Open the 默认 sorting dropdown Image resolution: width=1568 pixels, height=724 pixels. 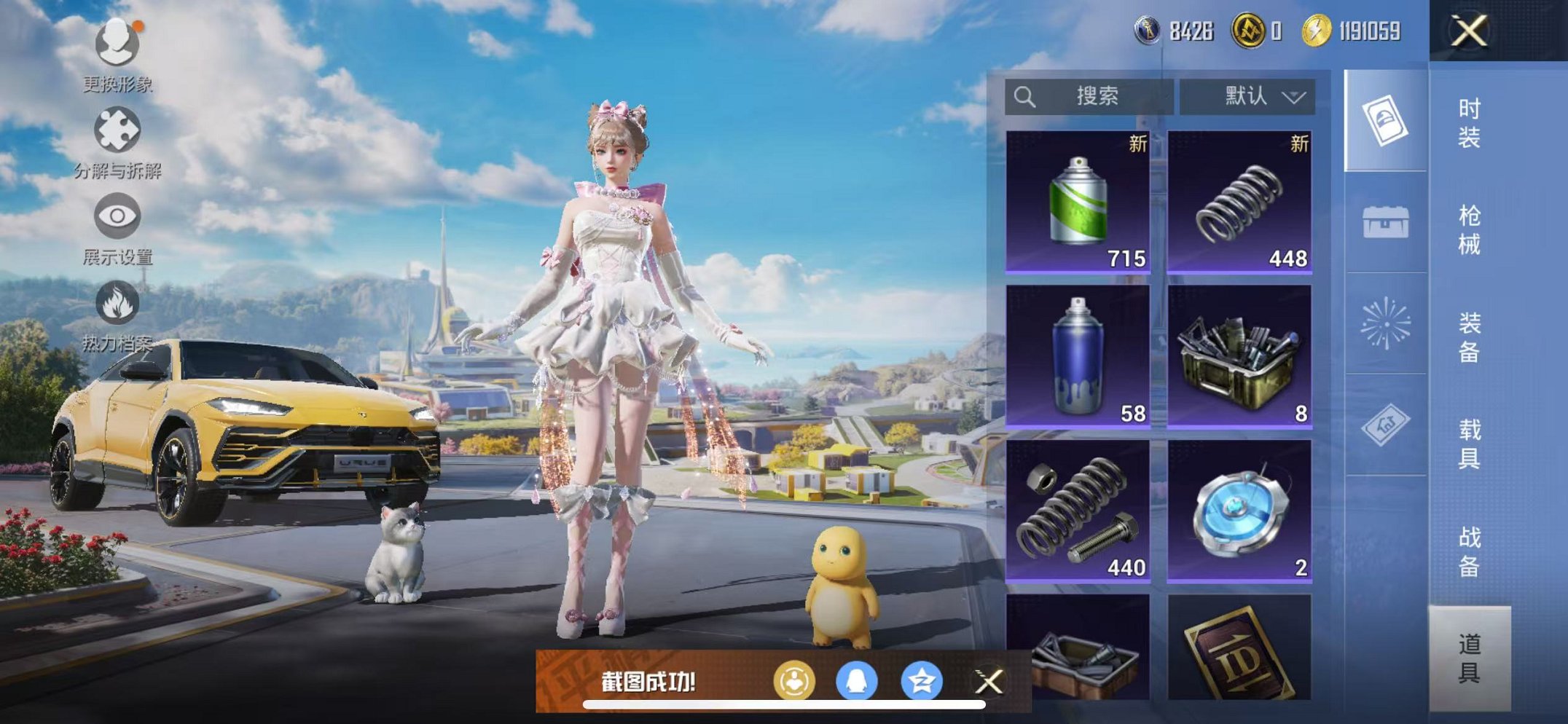tap(1246, 95)
